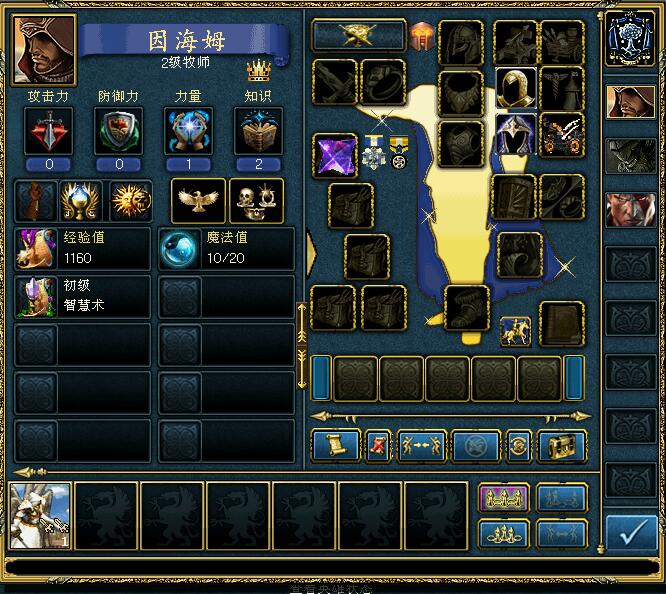Select the golden hooded helm artifact

tap(516, 88)
